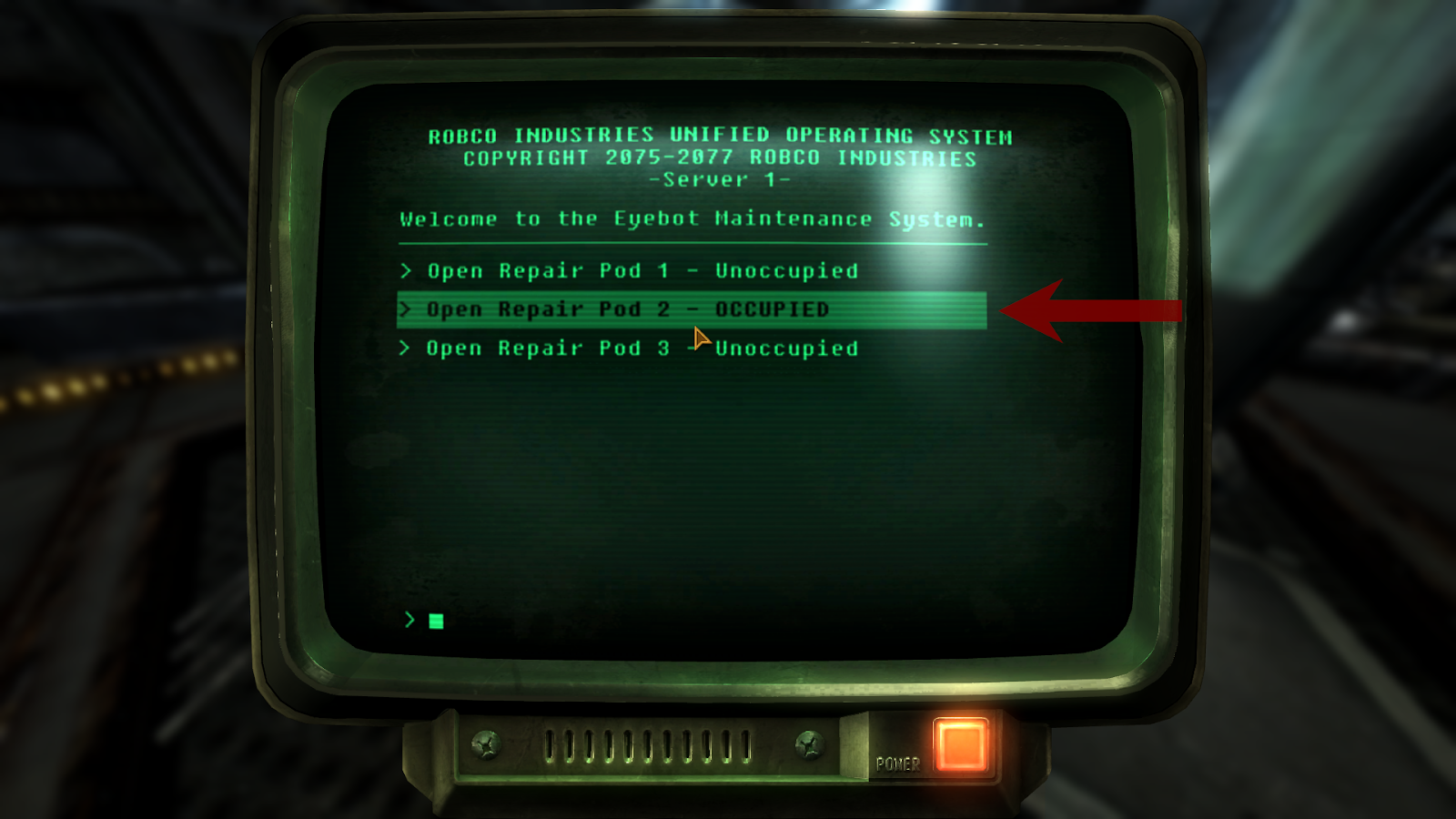Select the Server 1 header line
The width and height of the screenshot is (1456, 819).
(720, 179)
